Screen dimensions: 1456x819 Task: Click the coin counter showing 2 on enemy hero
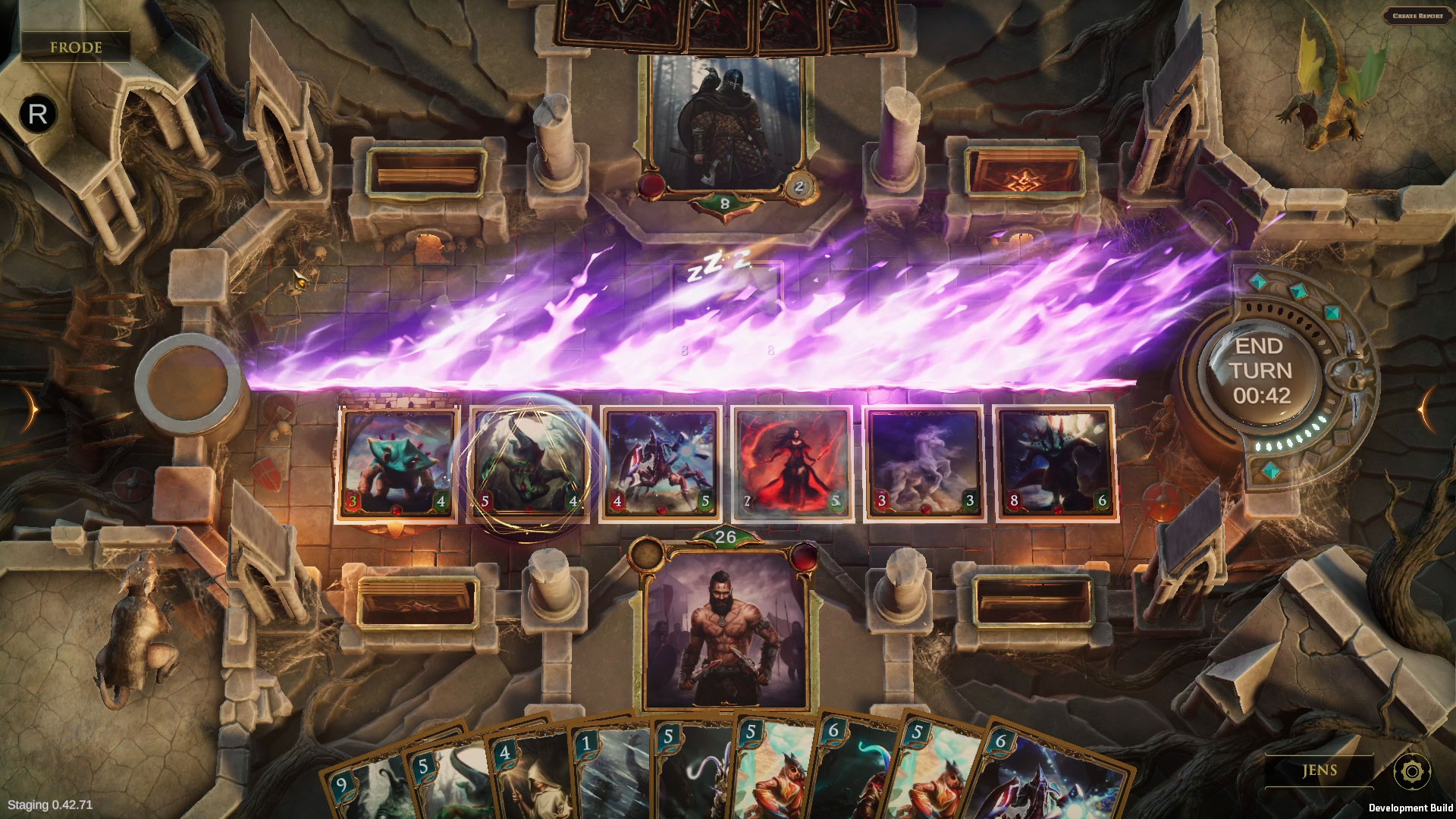tap(798, 184)
